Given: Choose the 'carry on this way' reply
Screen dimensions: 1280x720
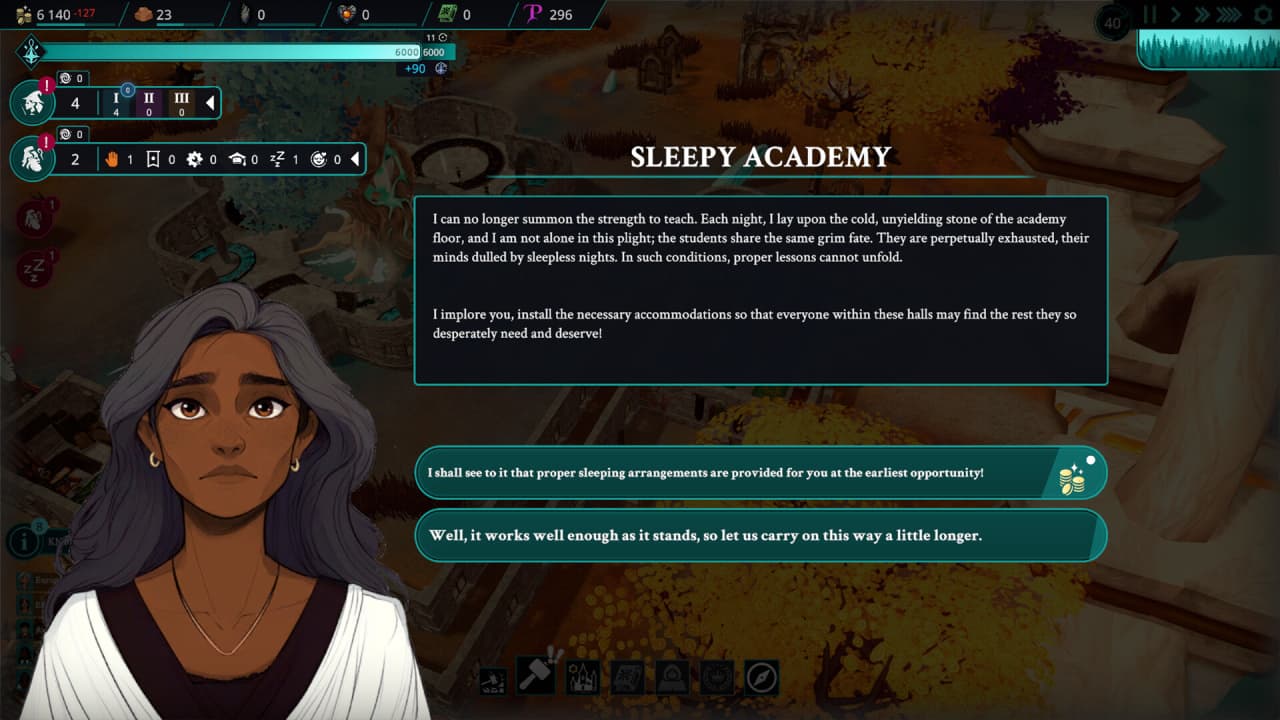Looking at the screenshot, I should point(760,535).
